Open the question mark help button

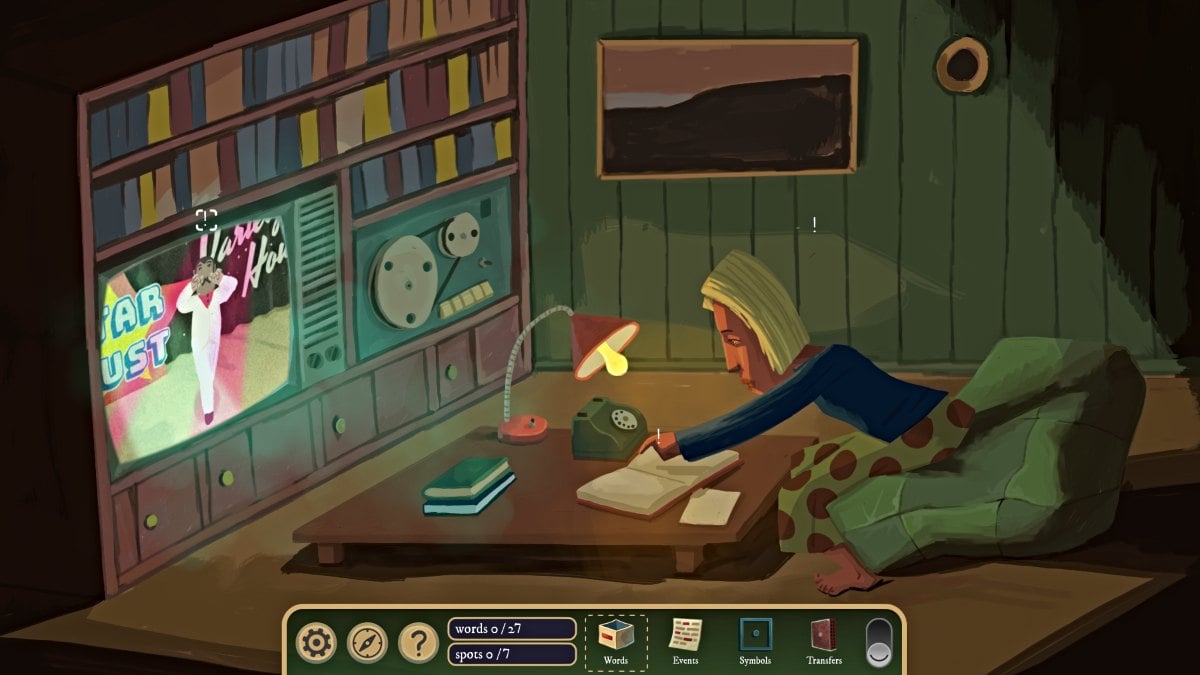coord(418,642)
